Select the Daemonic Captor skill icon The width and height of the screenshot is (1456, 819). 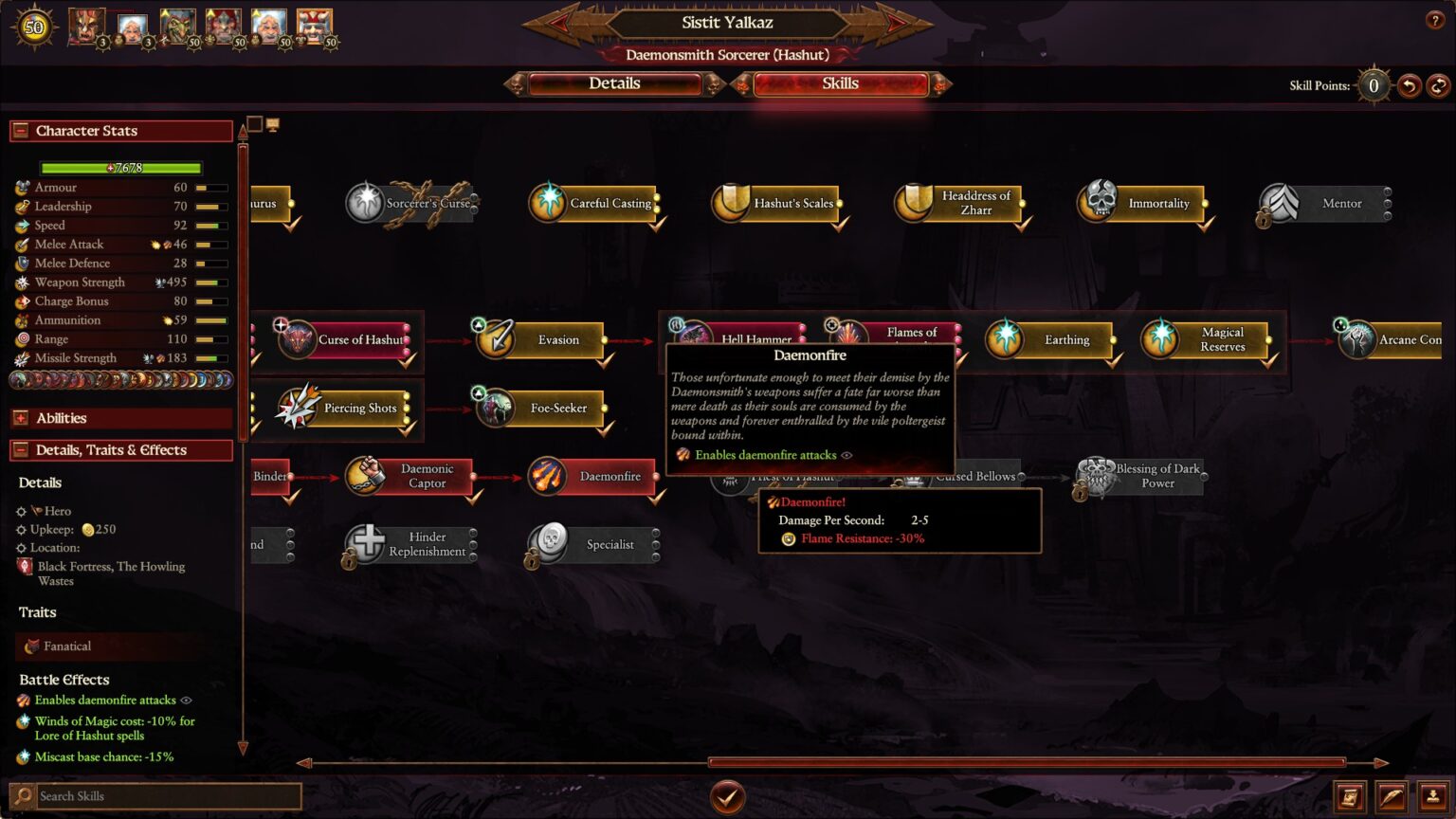368,476
